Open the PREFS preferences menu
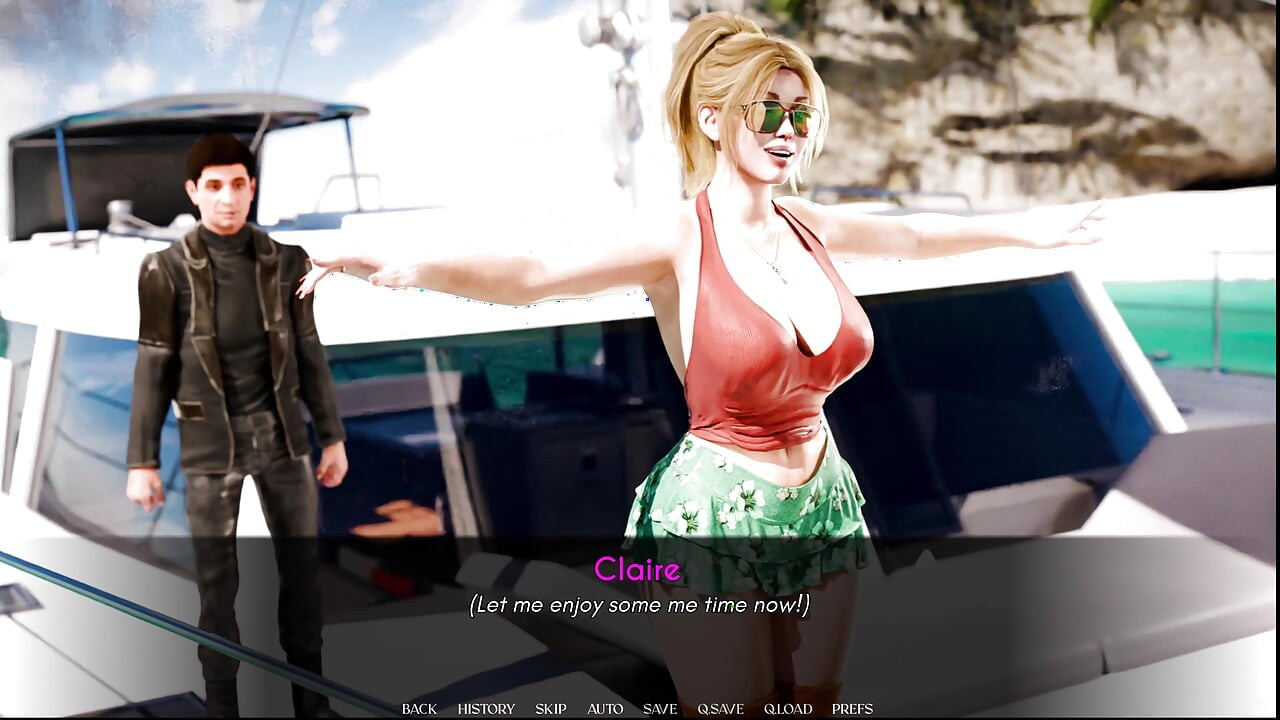Screen dimensions: 1280x720 [852, 709]
